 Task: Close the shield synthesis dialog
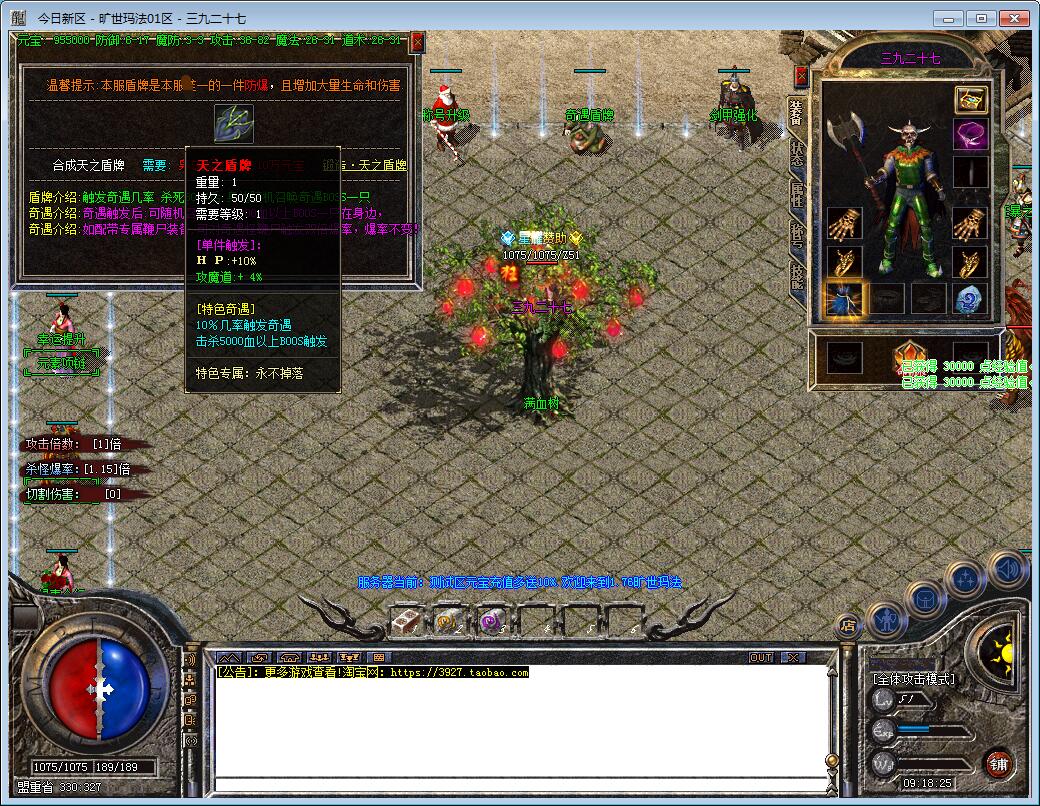[x=417, y=42]
